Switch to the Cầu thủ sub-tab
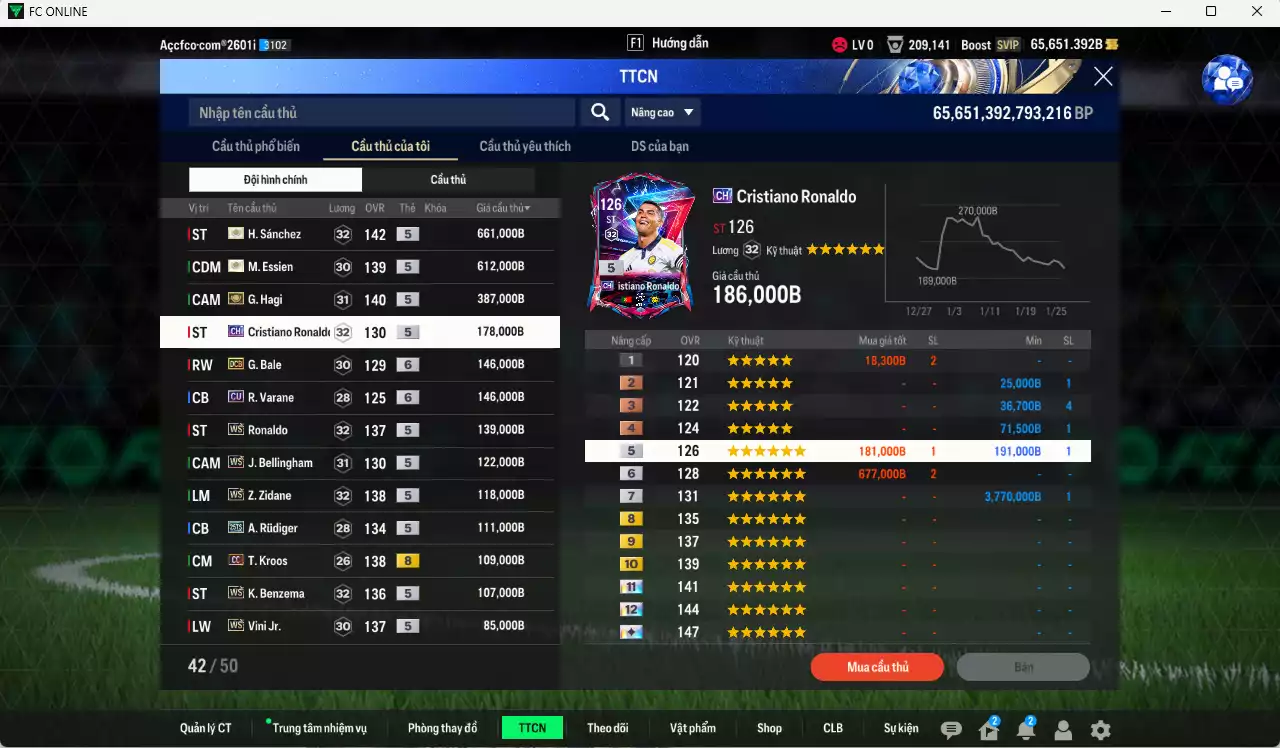The image size is (1280, 748). pyautogui.click(x=448, y=180)
